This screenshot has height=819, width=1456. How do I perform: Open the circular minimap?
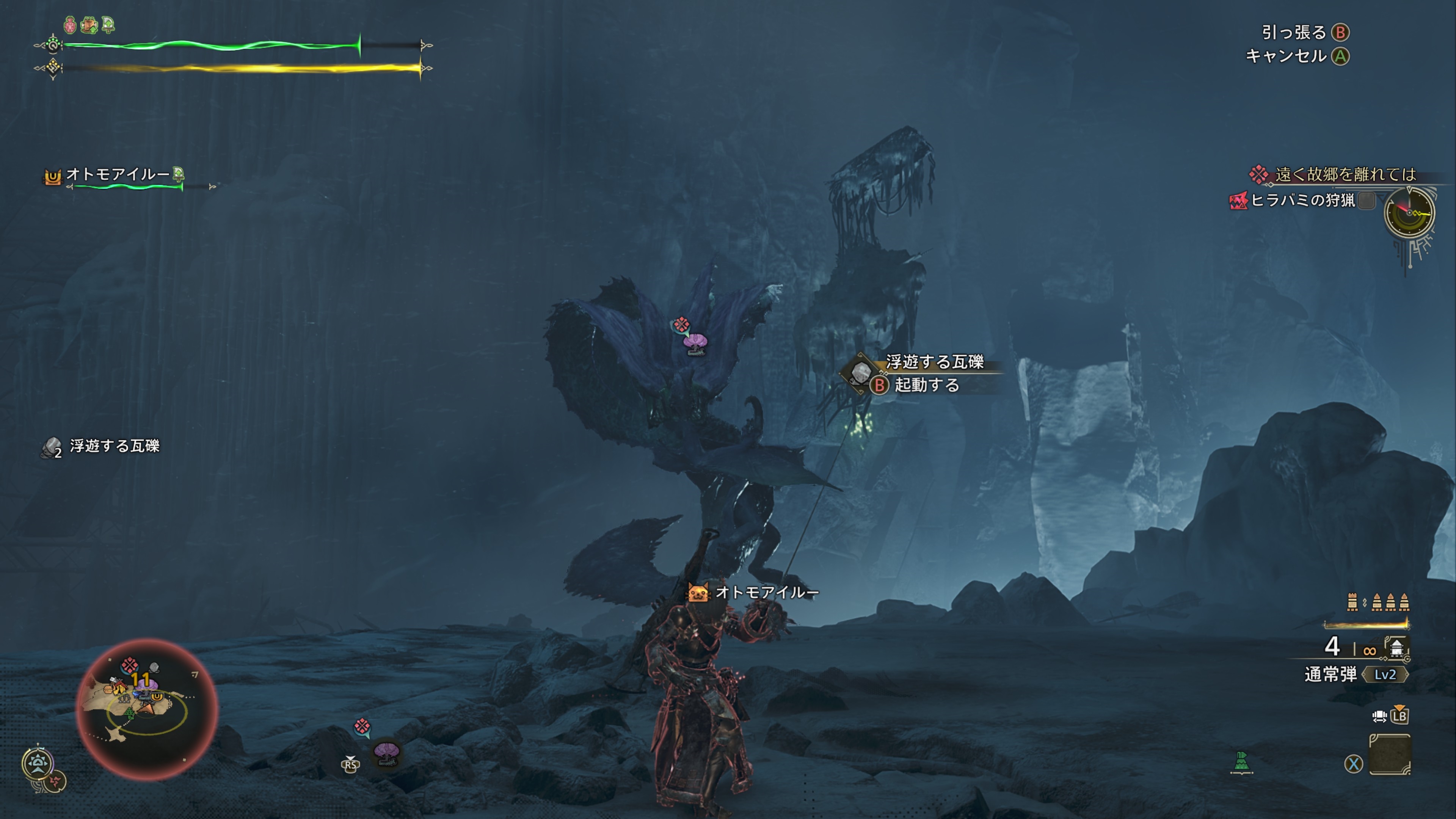click(147, 709)
